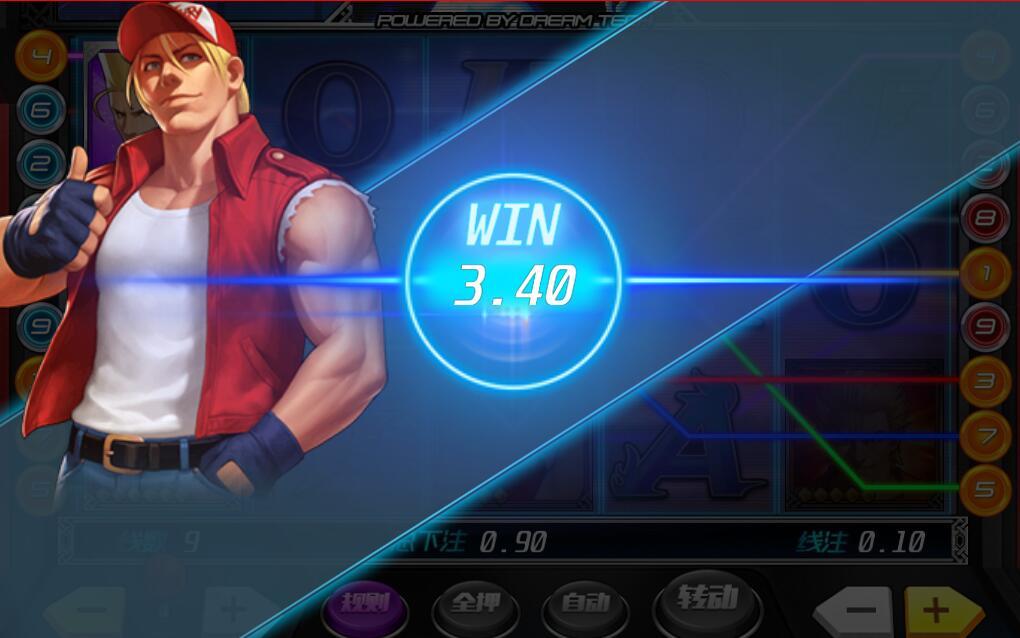The height and width of the screenshot is (638, 1020).
Task: Open the purple 规则 rules button
Action: point(363,603)
